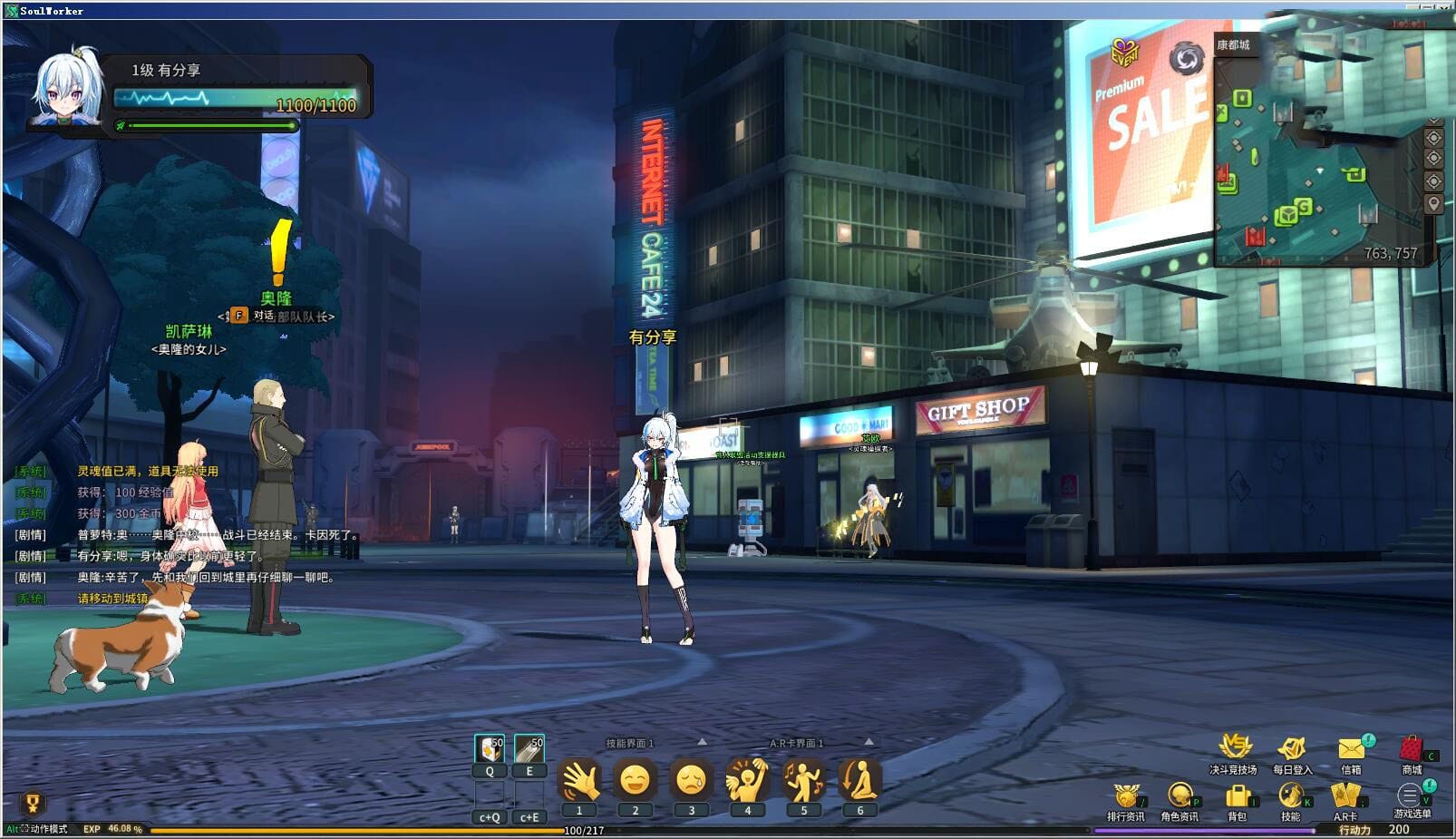Click the gold trophy icon above the EXP bar
Viewport: 1456px width, 839px height.
(33, 803)
